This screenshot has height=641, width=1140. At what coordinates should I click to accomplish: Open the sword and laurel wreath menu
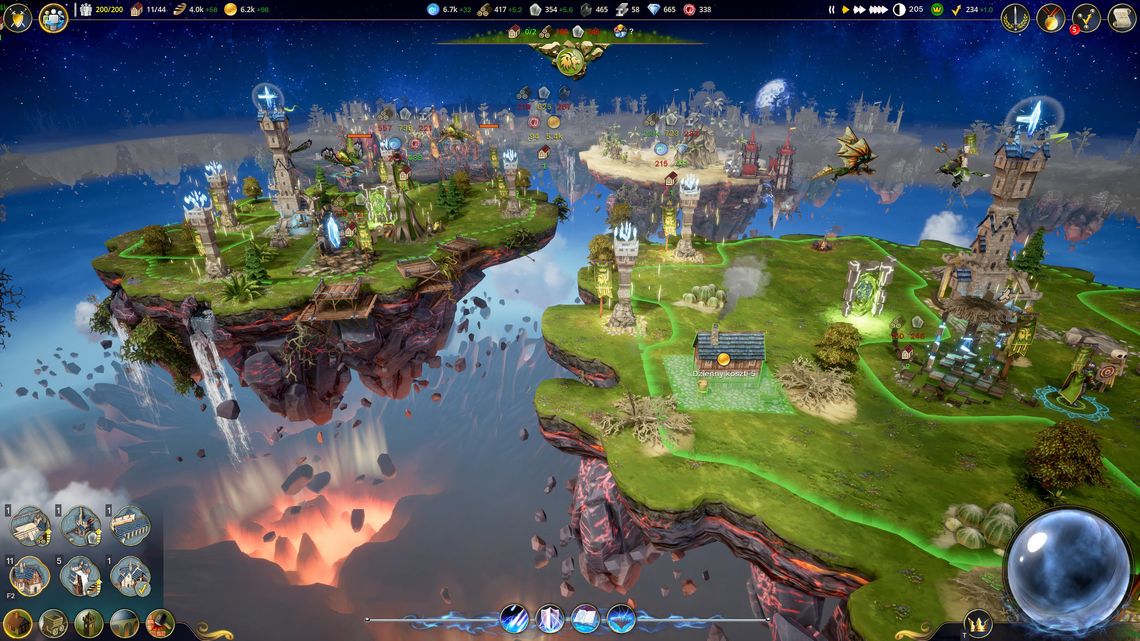click(1015, 17)
